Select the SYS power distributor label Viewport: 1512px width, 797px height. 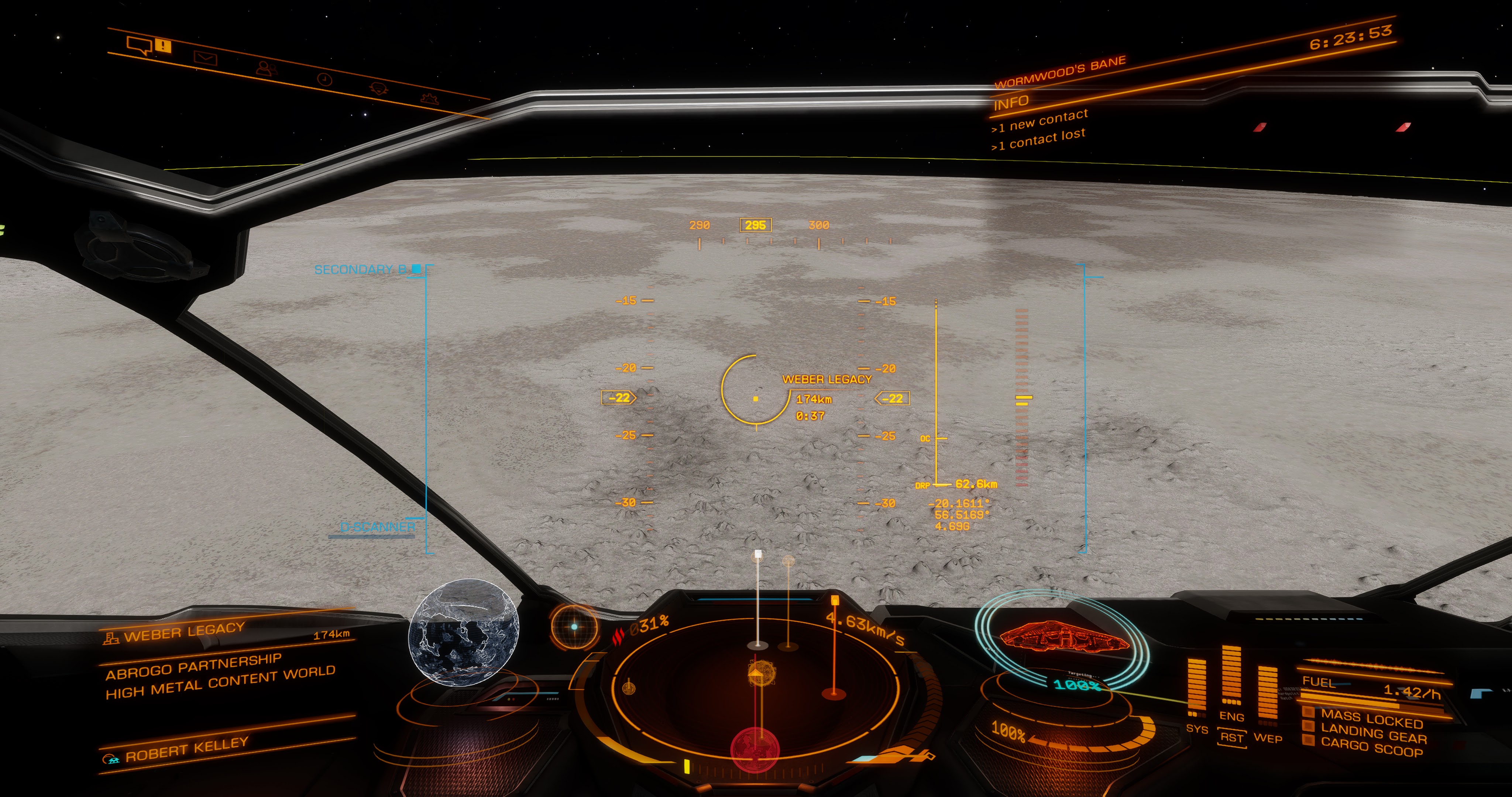1197,729
